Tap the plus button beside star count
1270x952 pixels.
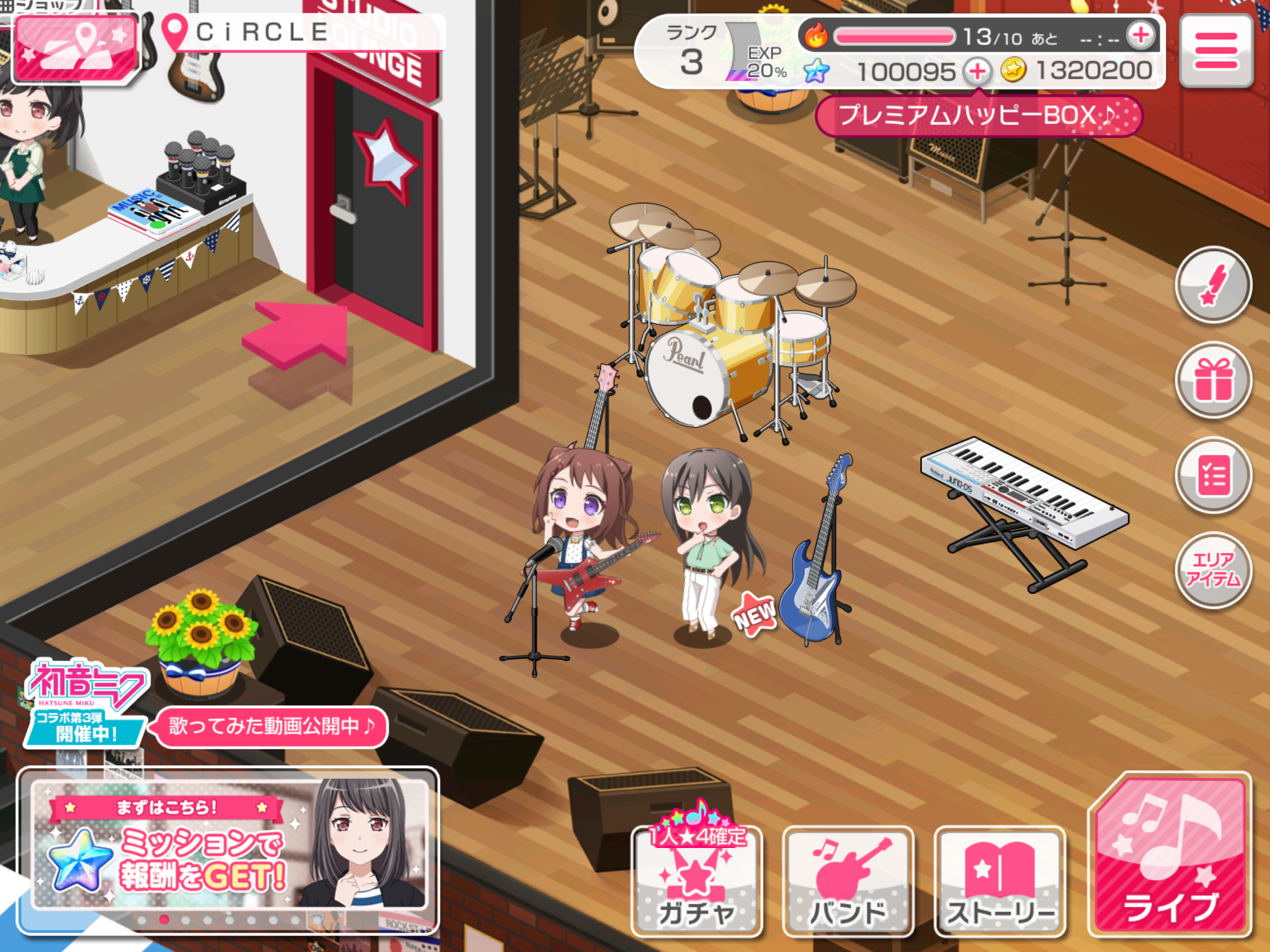[977, 72]
